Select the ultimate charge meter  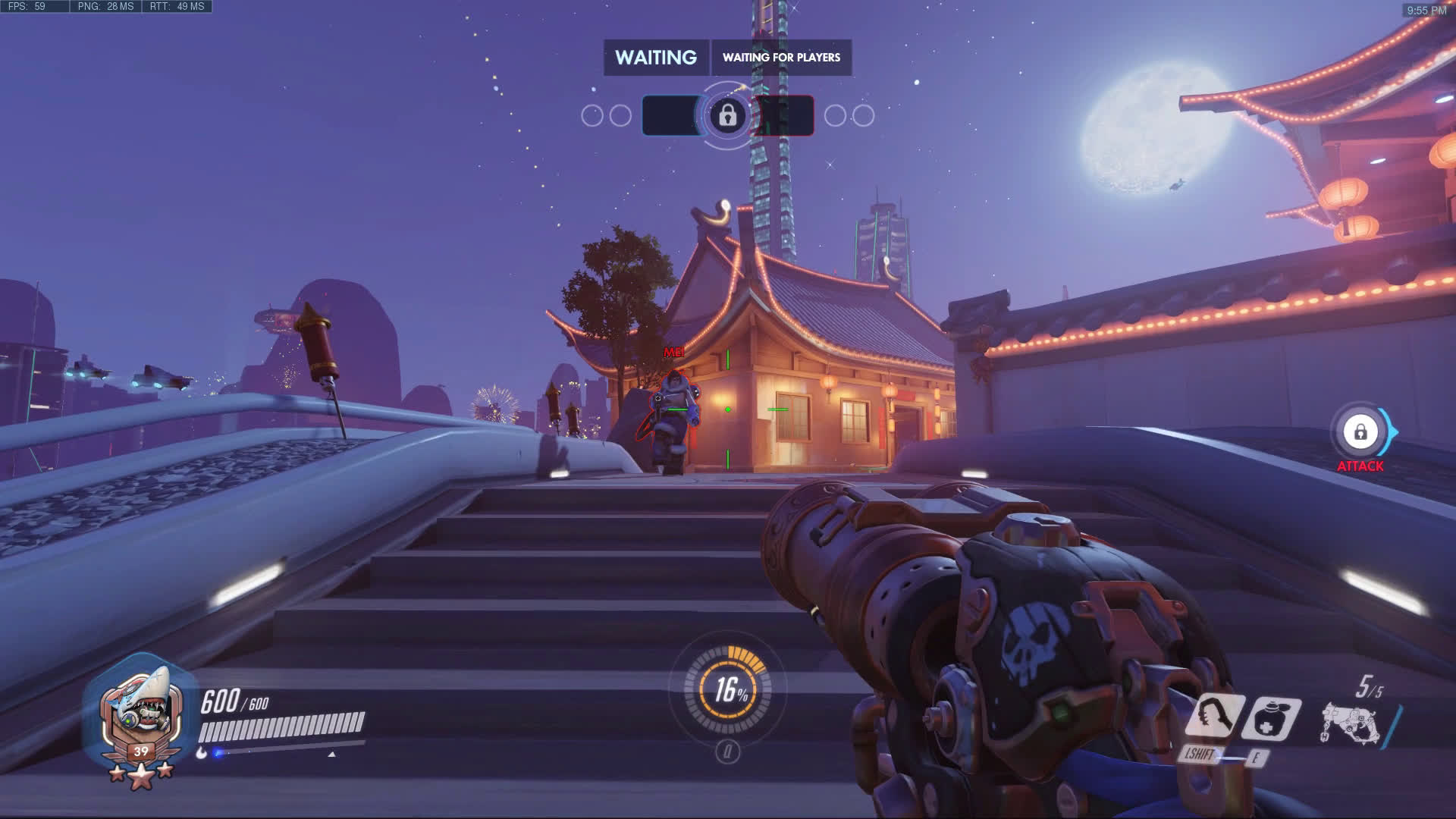[727, 689]
